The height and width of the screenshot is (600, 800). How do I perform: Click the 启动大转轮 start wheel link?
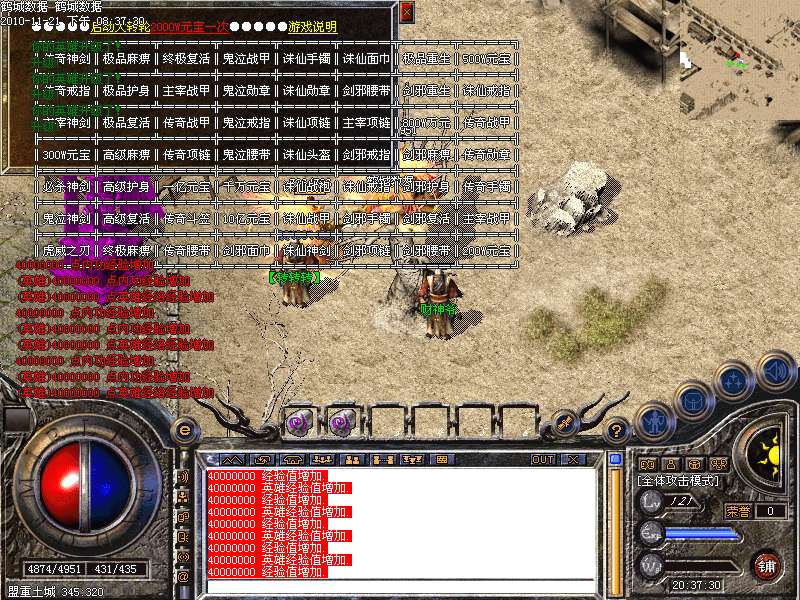point(120,27)
